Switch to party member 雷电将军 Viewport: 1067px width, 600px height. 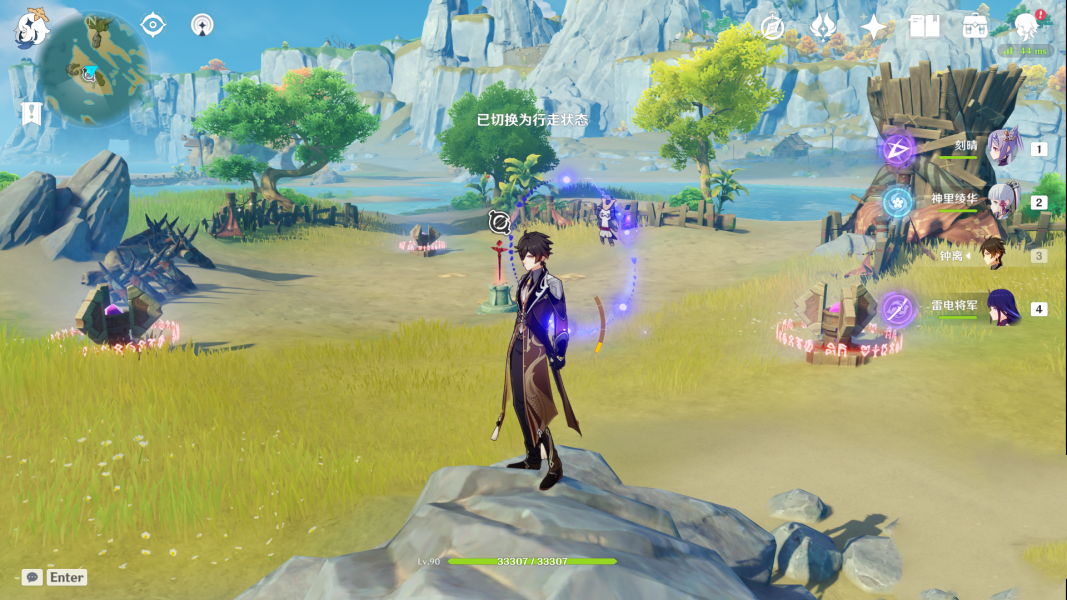(x=1003, y=308)
